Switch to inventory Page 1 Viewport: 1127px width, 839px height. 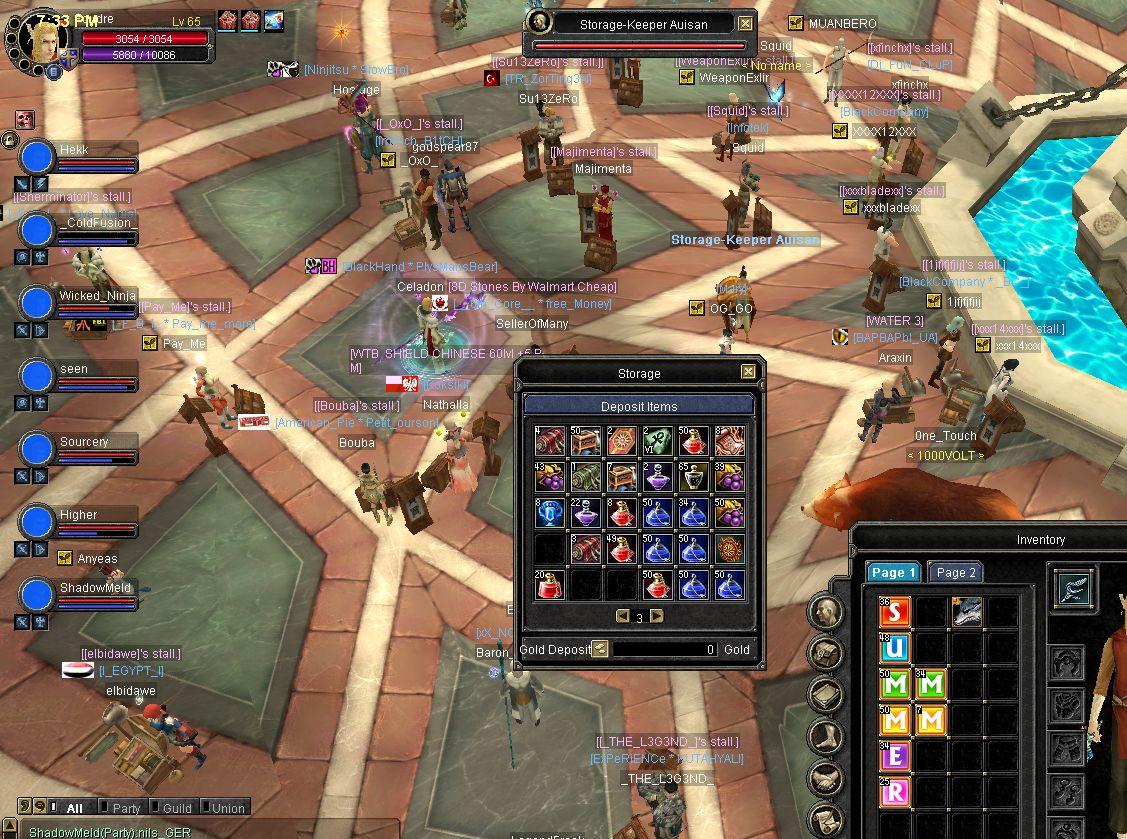893,573
